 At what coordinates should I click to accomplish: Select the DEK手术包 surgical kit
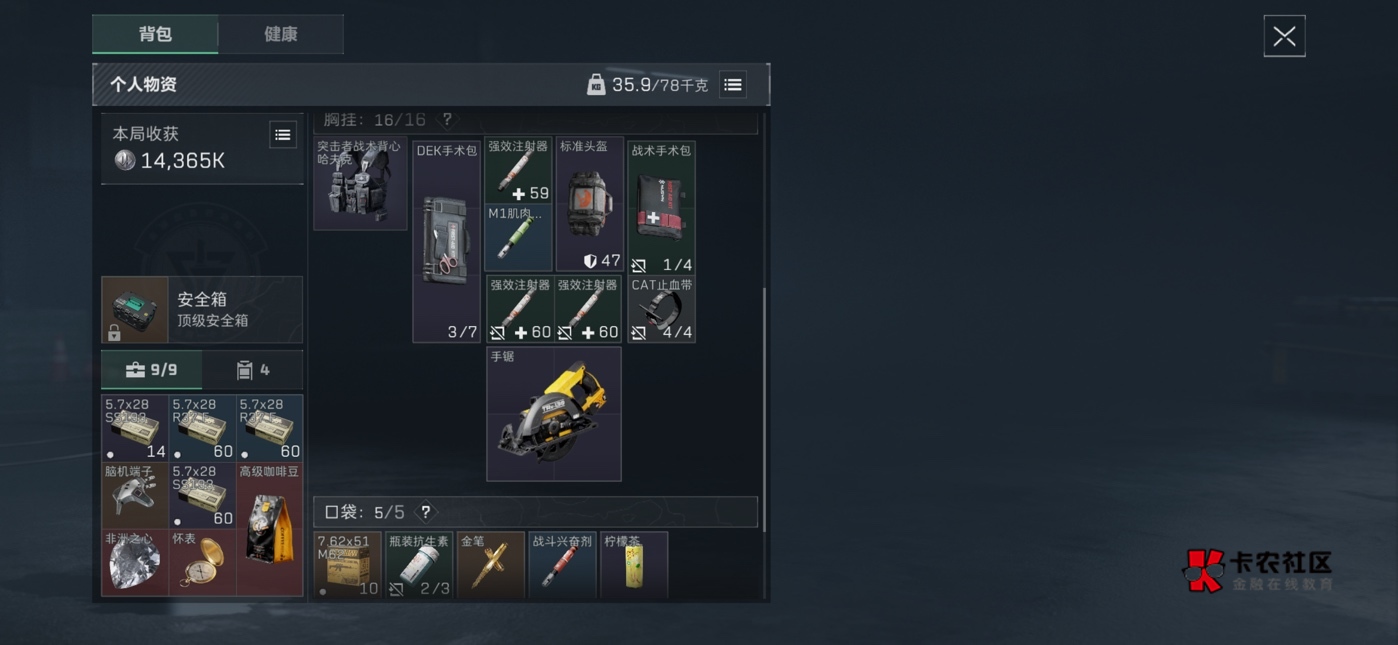pos(446,242)
